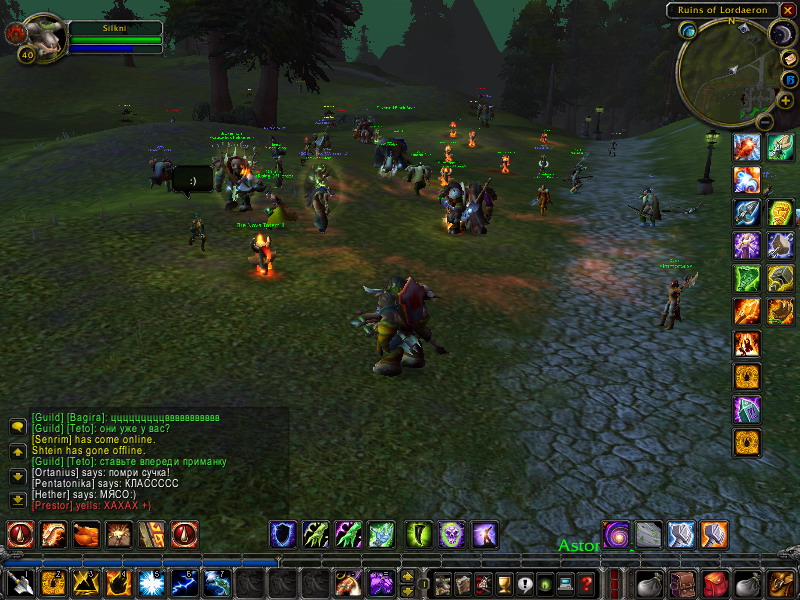The width and height of the screenshot is (800, 600).
Task: Activate the golden fist ability on side bar
Action: click(780, 214)
